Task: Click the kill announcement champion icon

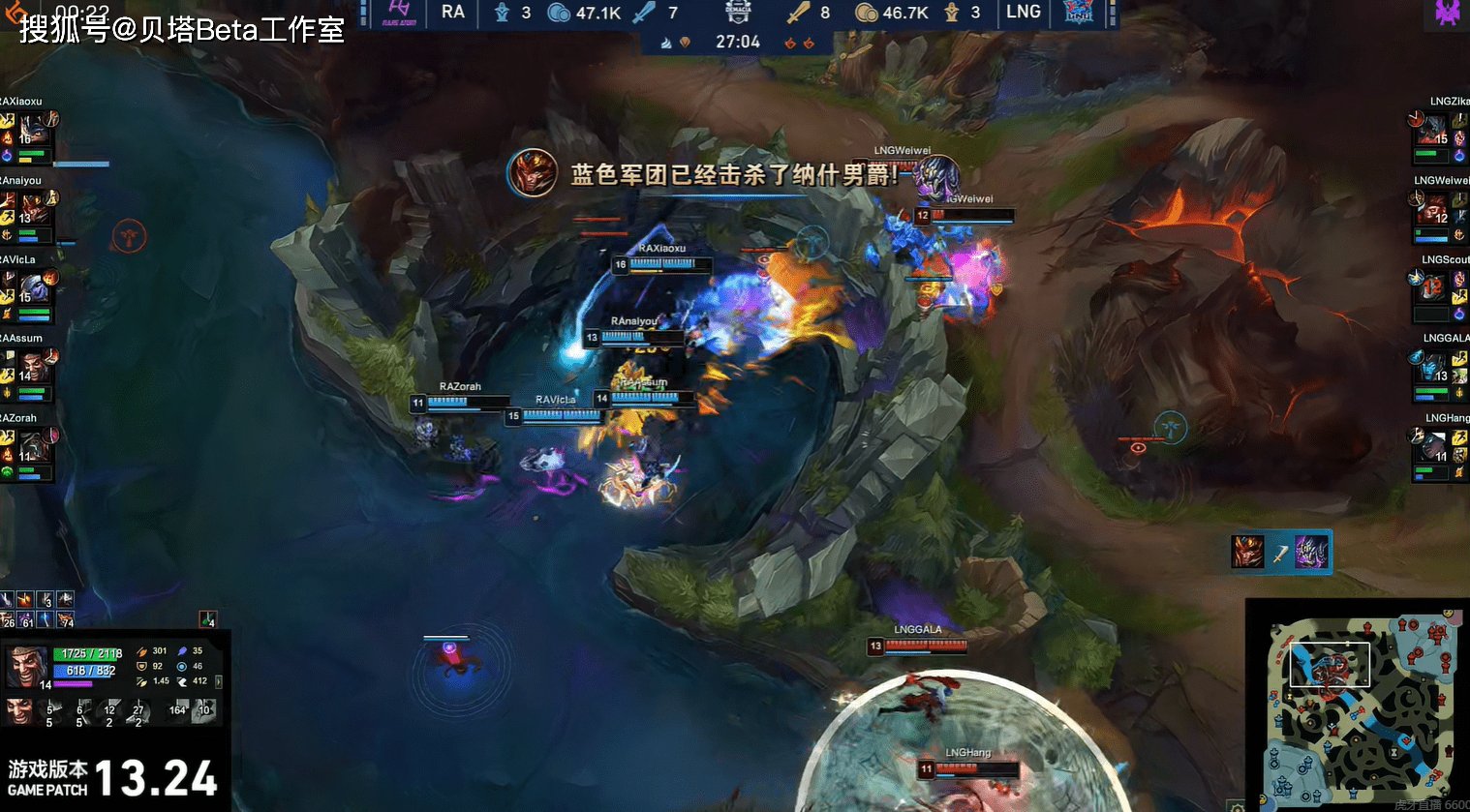Action: coord(533,173)
